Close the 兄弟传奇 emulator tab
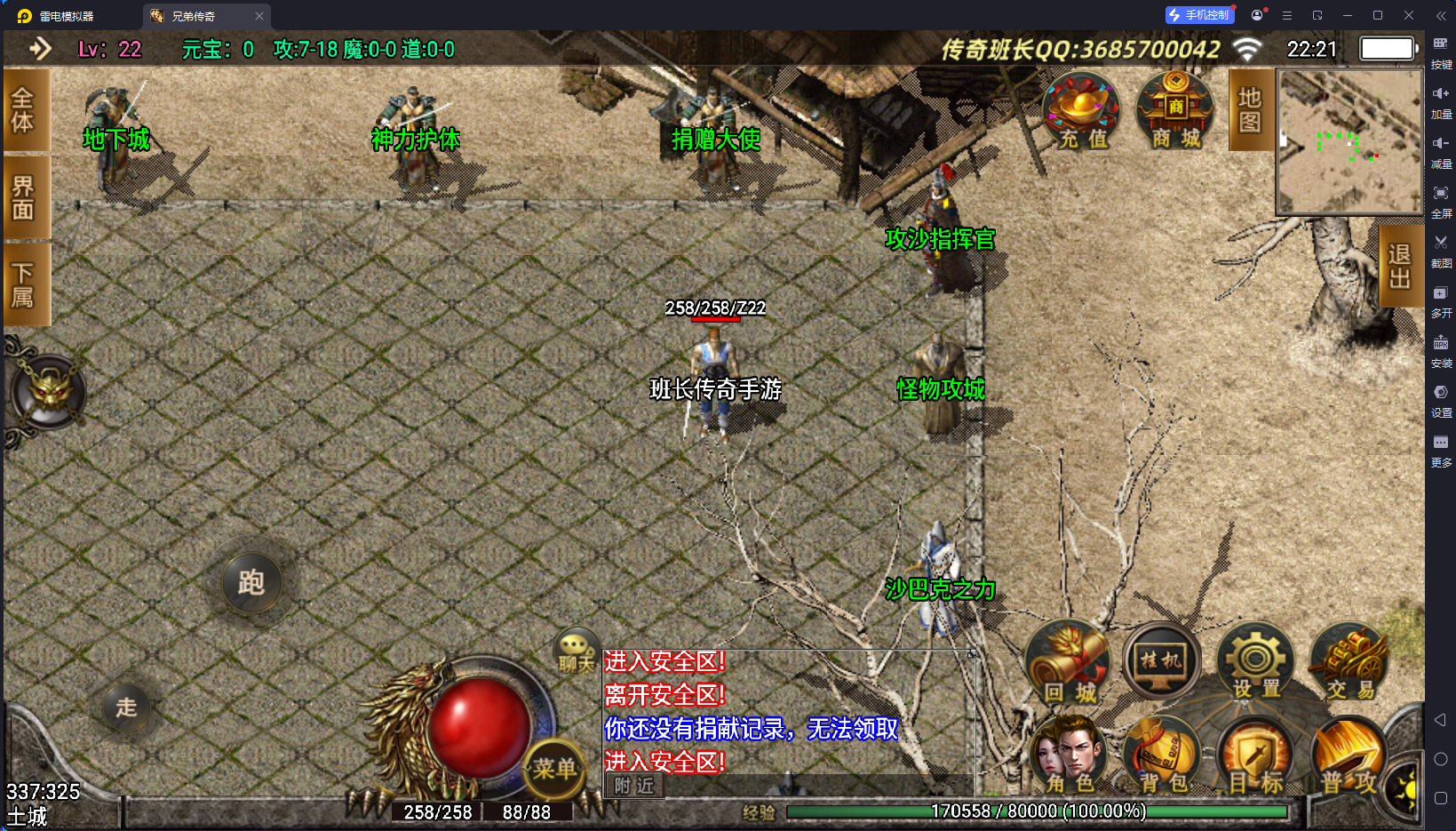Image resolution: width=1456 pixels, height=831 pixels. point(259,16)
